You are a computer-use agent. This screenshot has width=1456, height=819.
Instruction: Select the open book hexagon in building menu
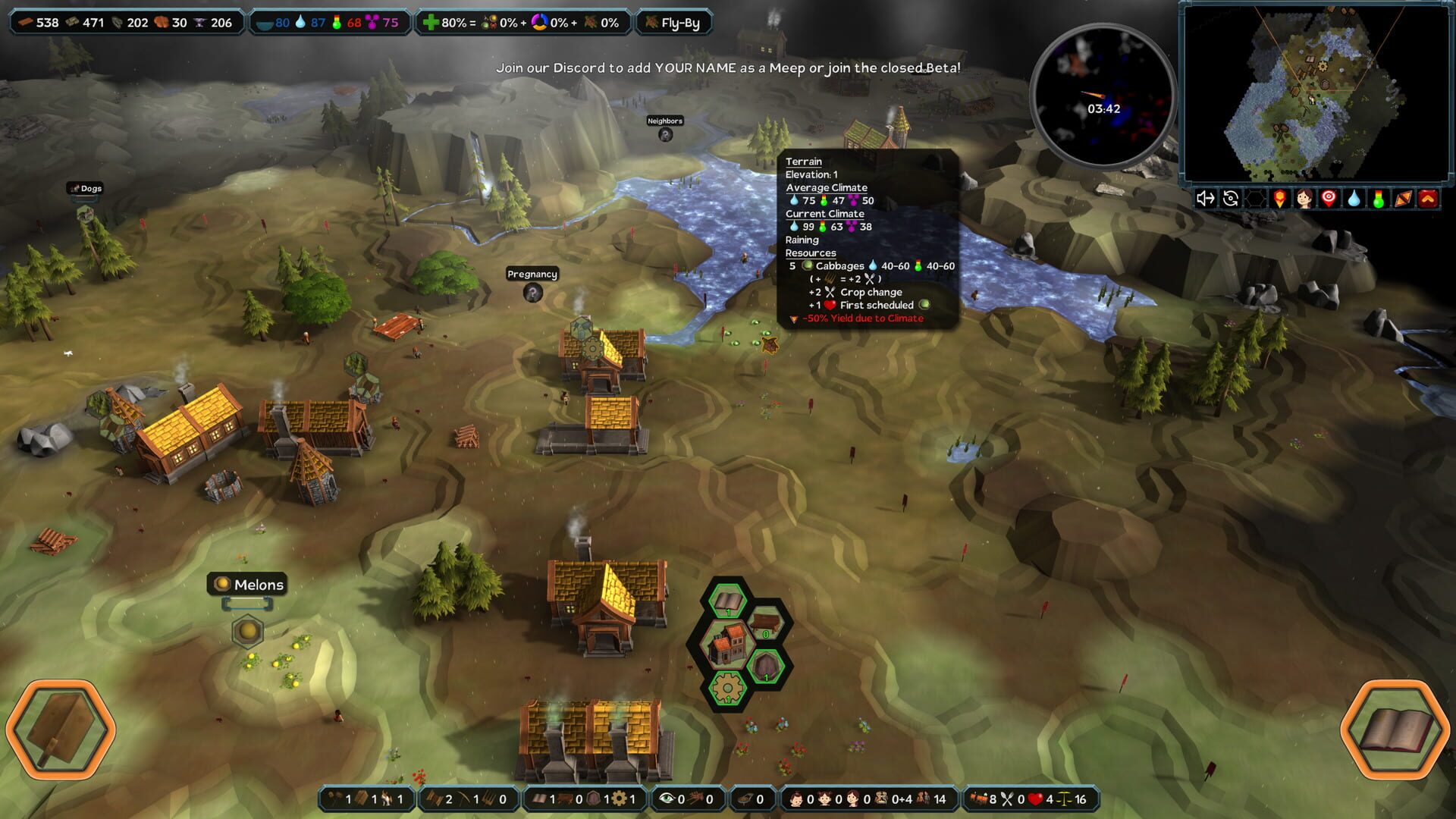pyautogui.click(x=728, y=602)
